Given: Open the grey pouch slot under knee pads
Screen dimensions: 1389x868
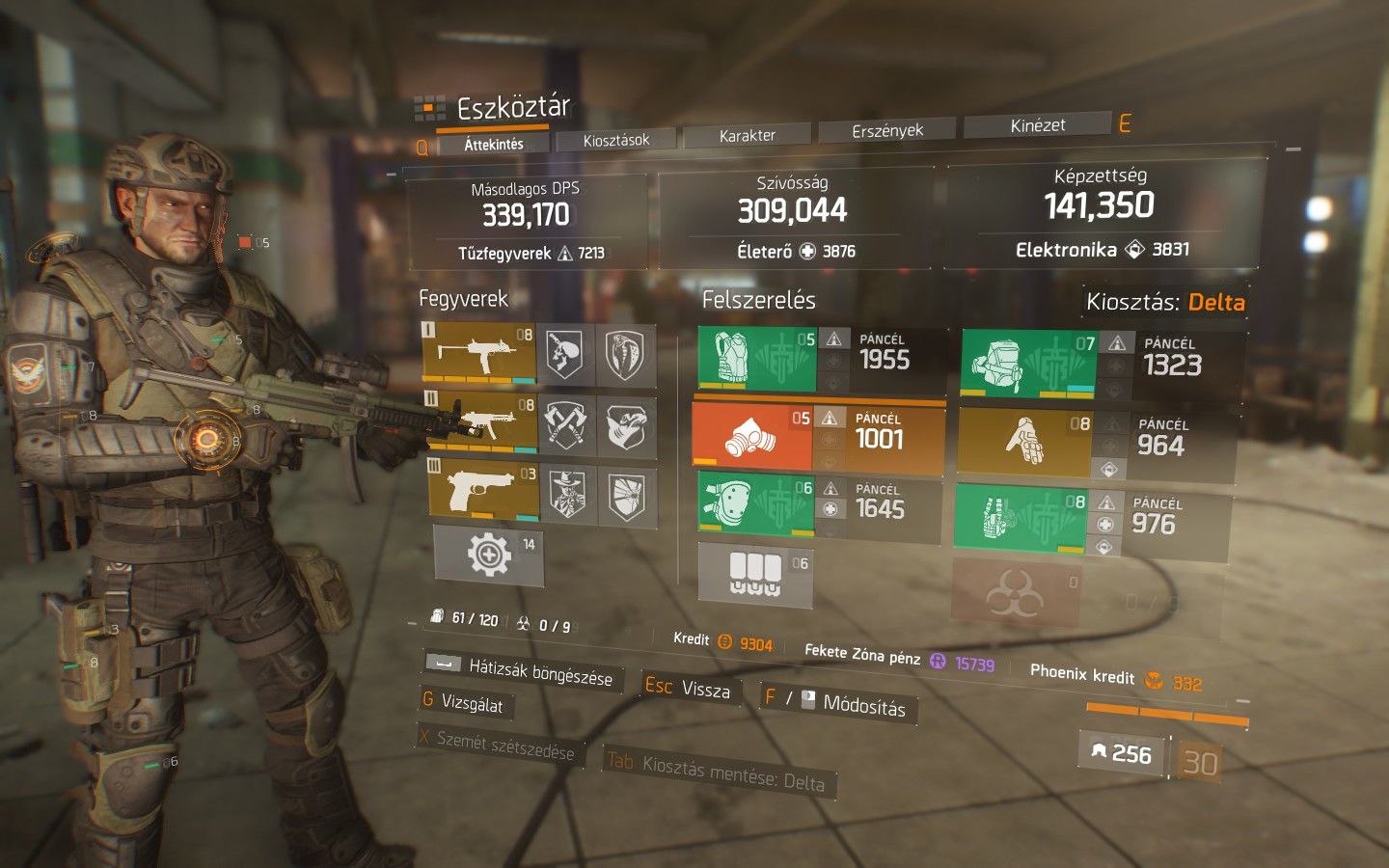Looking at the screenshot, I should pyautogui.click(x=755, y=574).
